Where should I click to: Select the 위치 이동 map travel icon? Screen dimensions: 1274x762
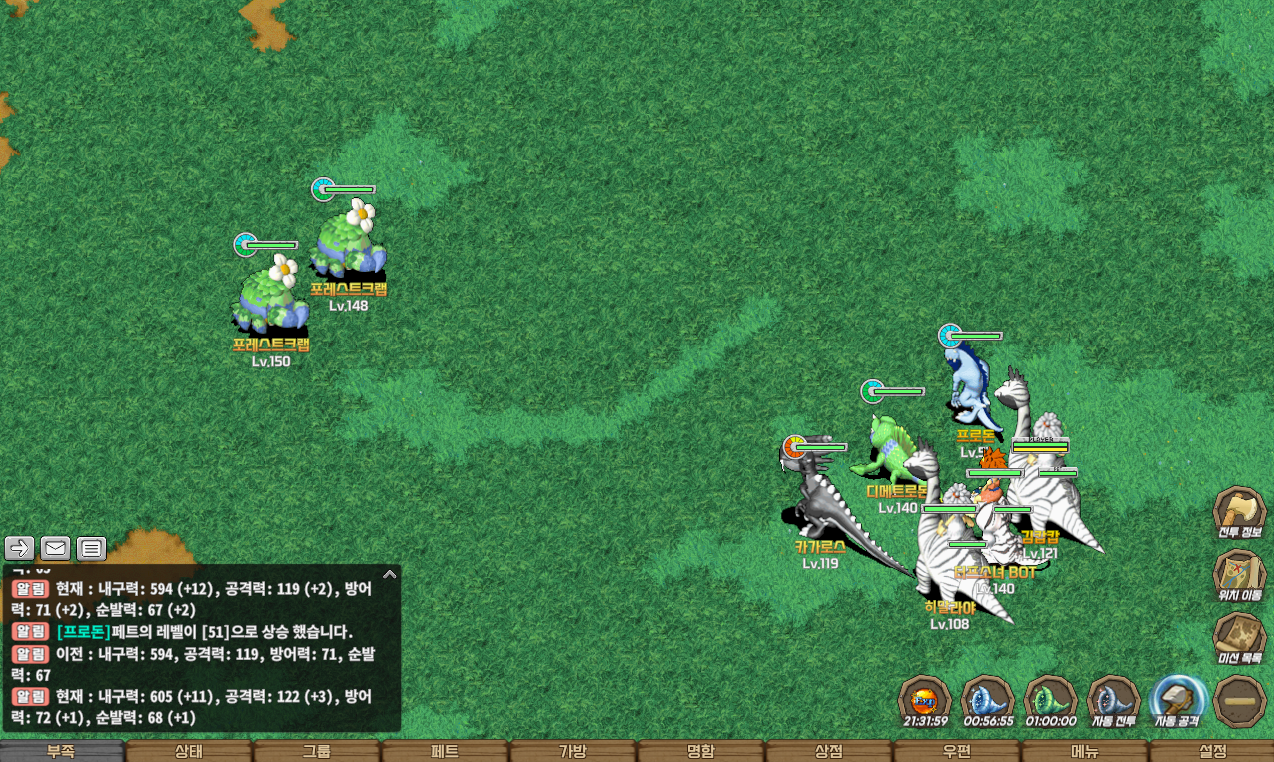point(1239,575)
